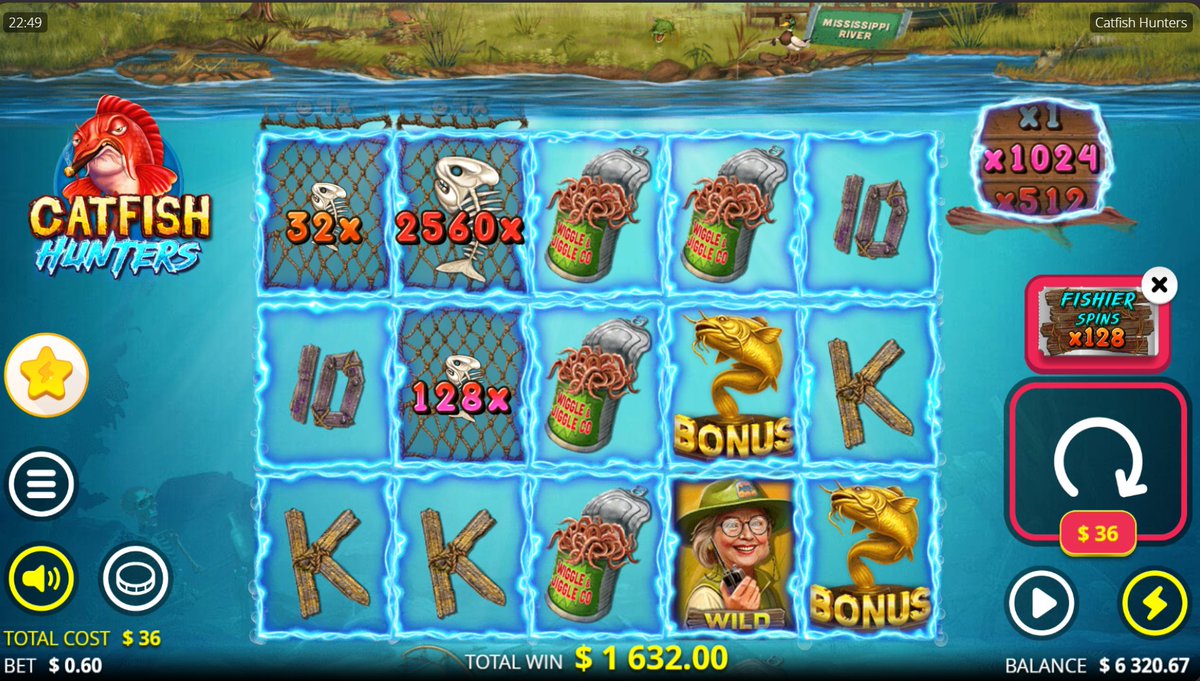Close the Fishier Spins x128 banner
1200x681 pixels.
click(1158, 286)
